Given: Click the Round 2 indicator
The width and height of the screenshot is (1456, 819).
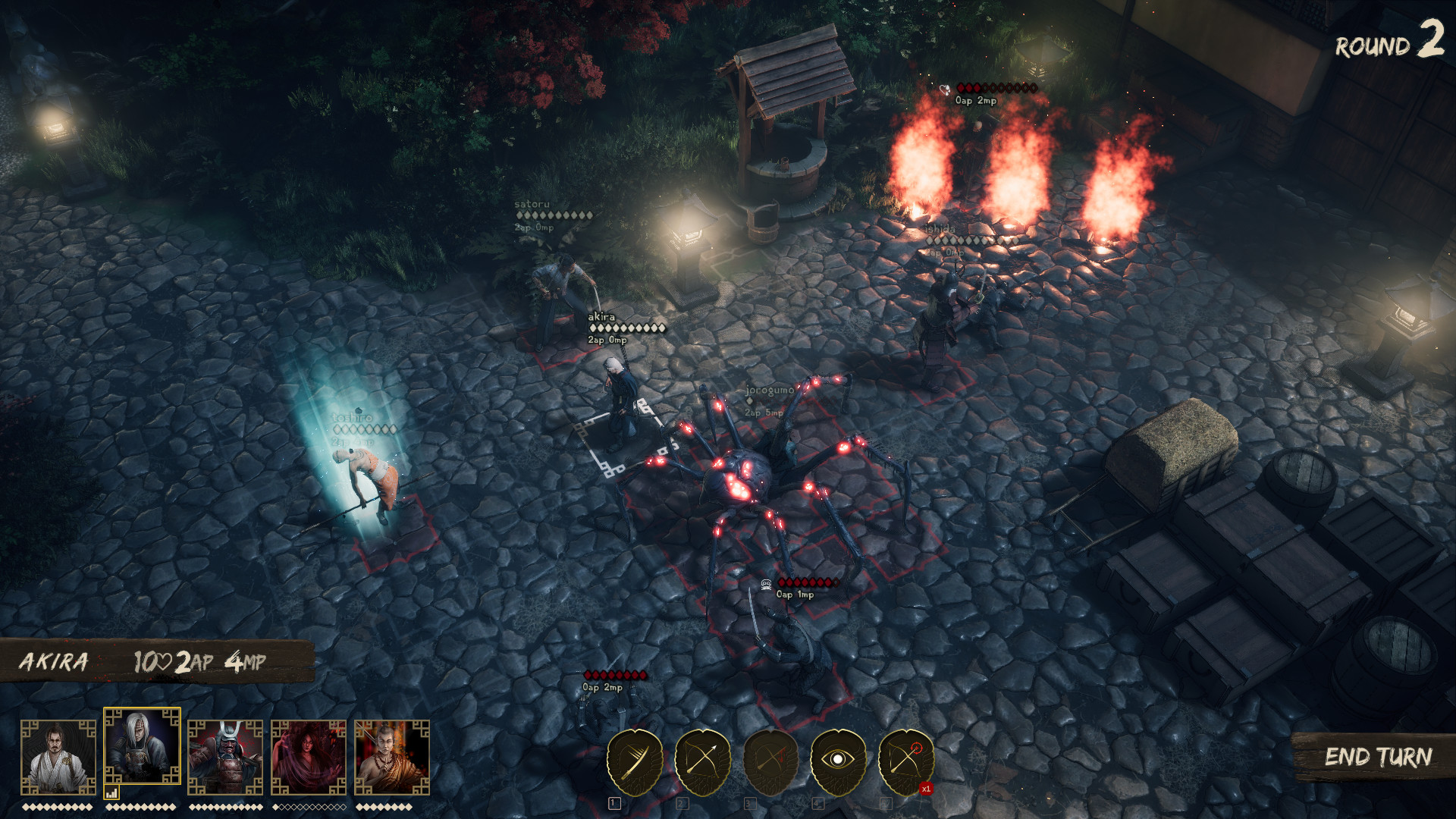Looking at the screenshot, I should (x=1389, y=45).
